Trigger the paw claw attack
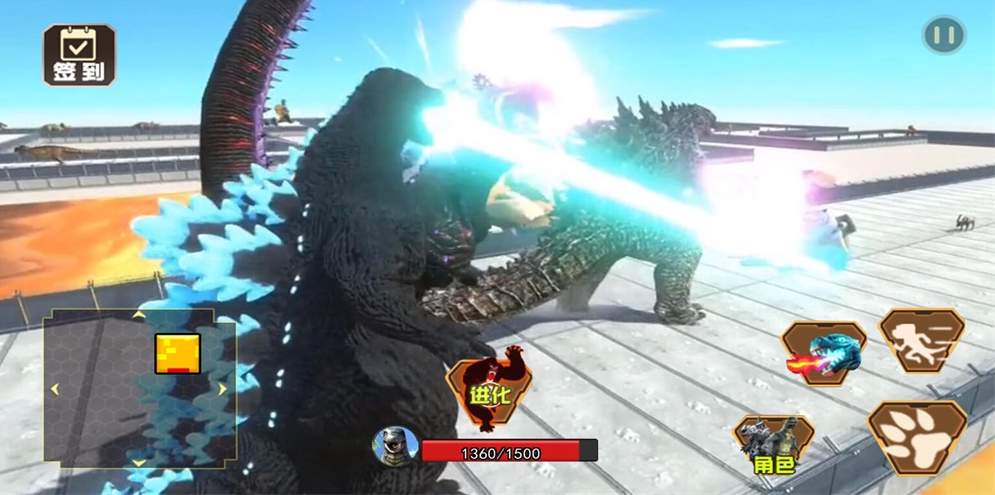 click(916, 436)
